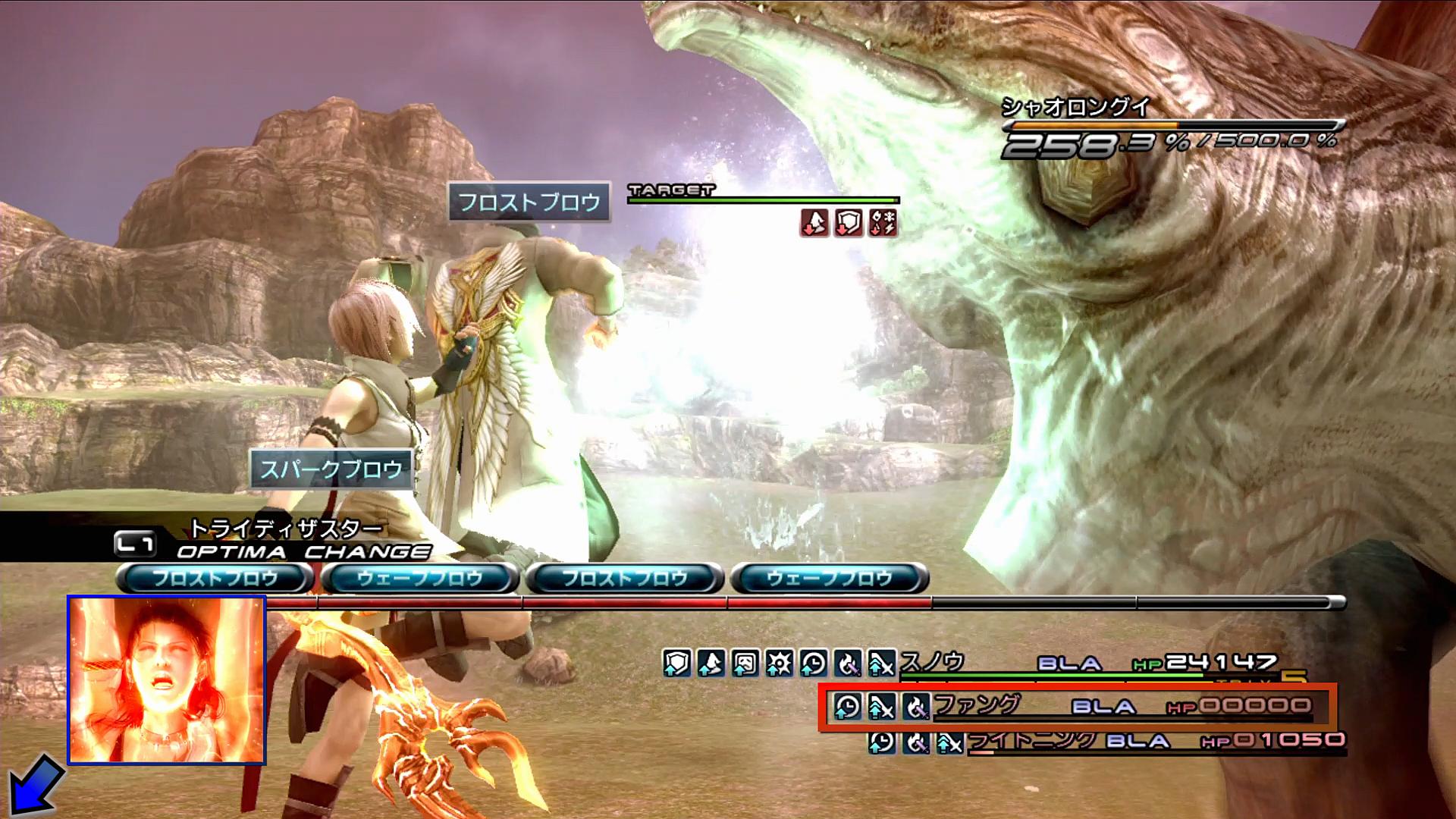
Task: Click Snow's Shell wizard-hat buff icon
Action: 711,664
